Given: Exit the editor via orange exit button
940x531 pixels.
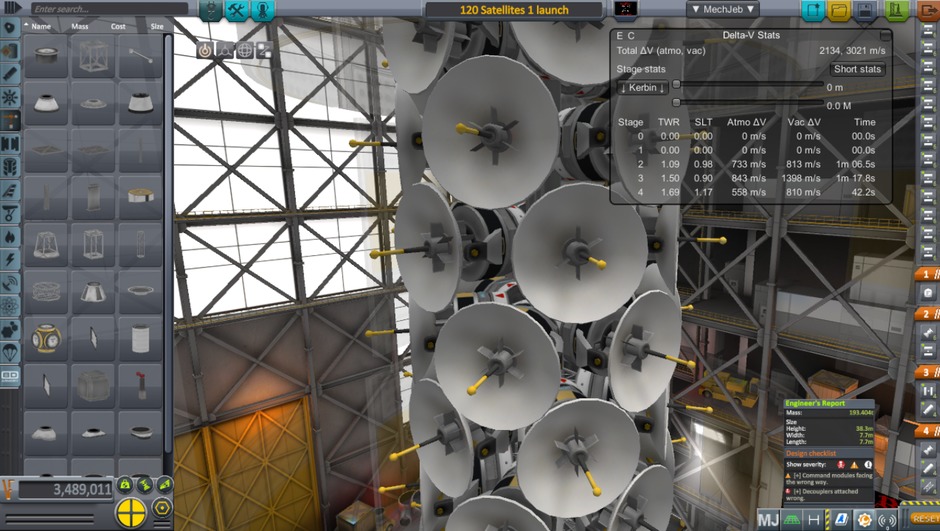Looking at the screenshot, I should 929,11.
